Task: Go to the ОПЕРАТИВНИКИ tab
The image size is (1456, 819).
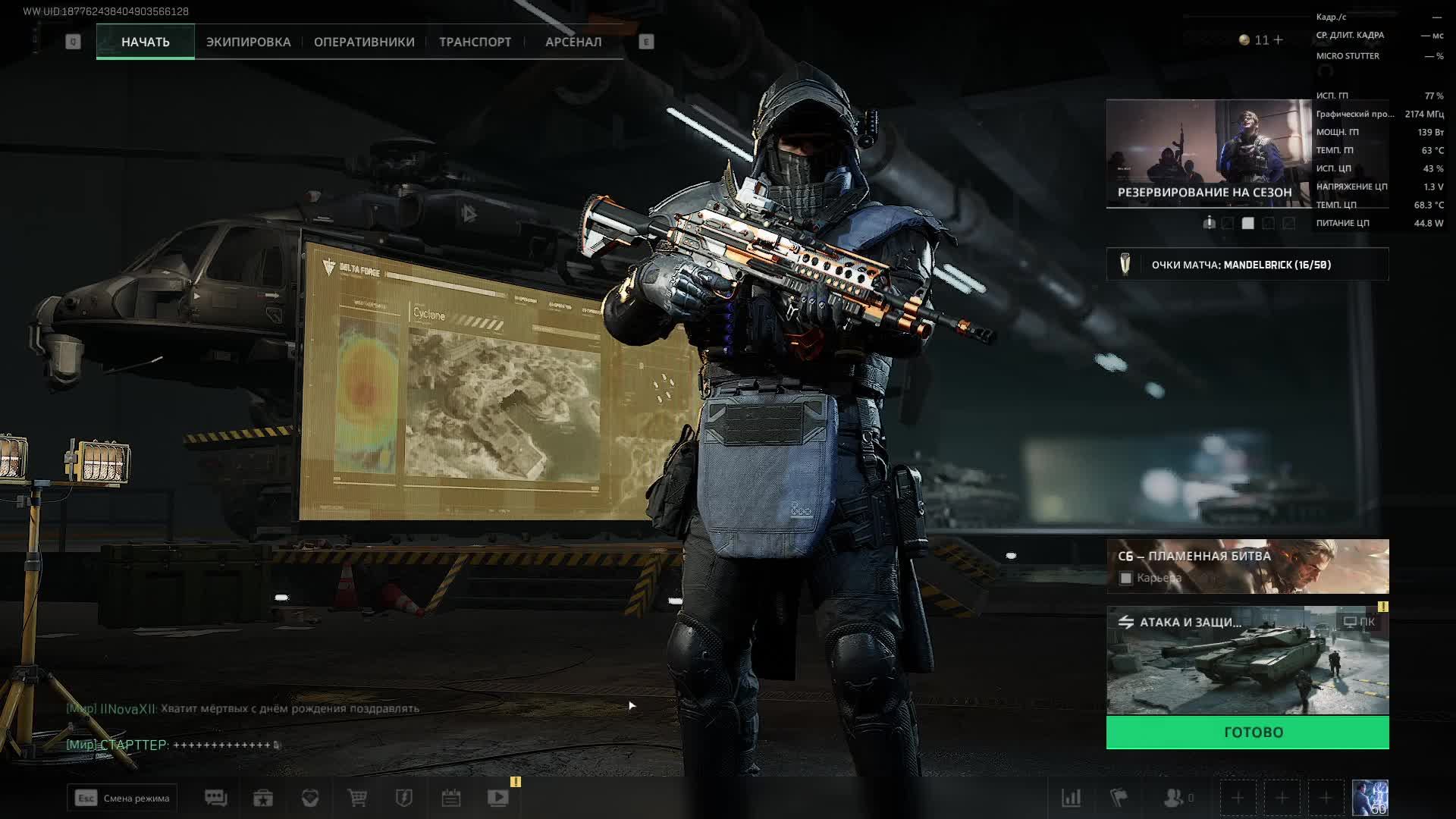Action: click(364, 42)
